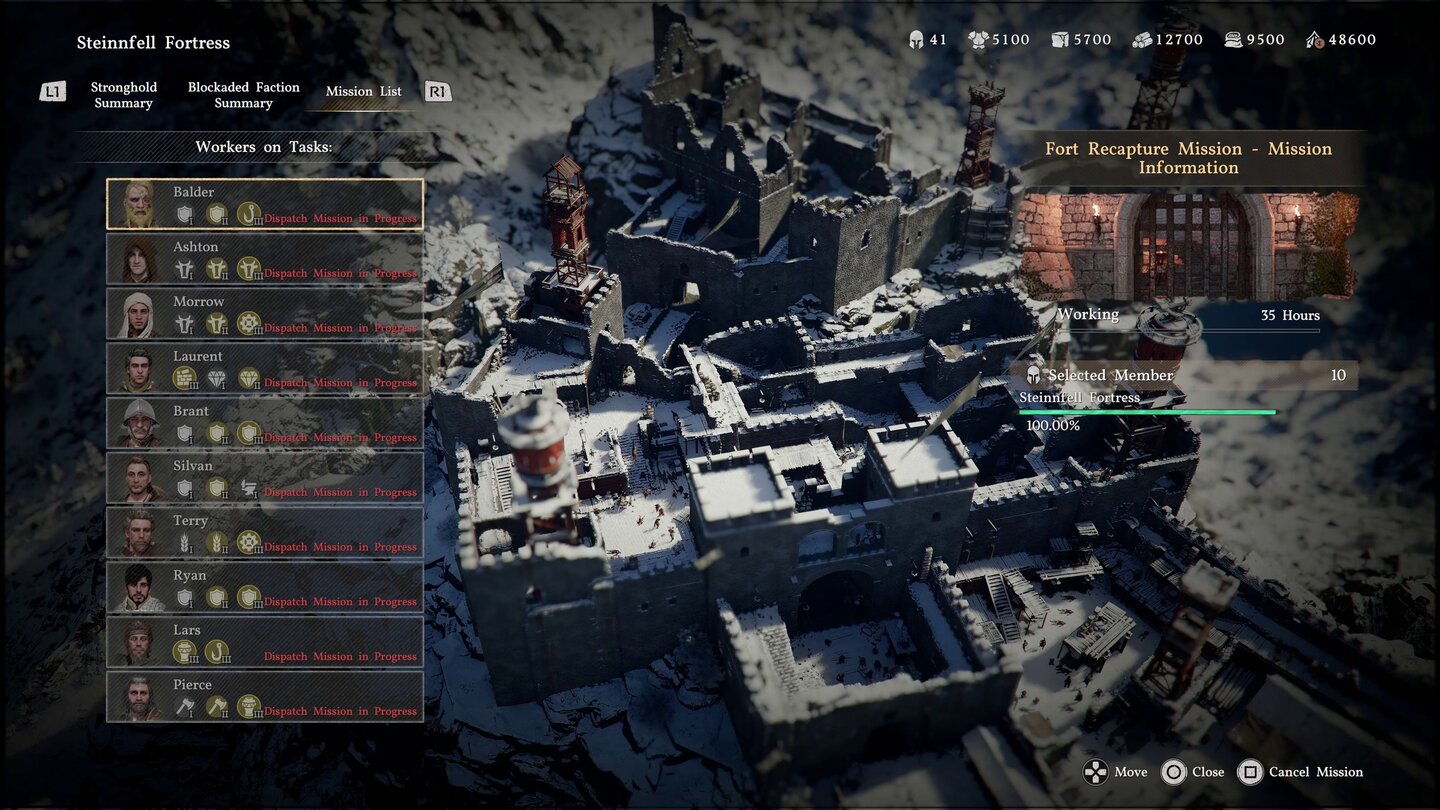Pick the worker Pierce entry
Image resolution: width=1440 pixels, height=810 pixels.
[x=265, y=697]
